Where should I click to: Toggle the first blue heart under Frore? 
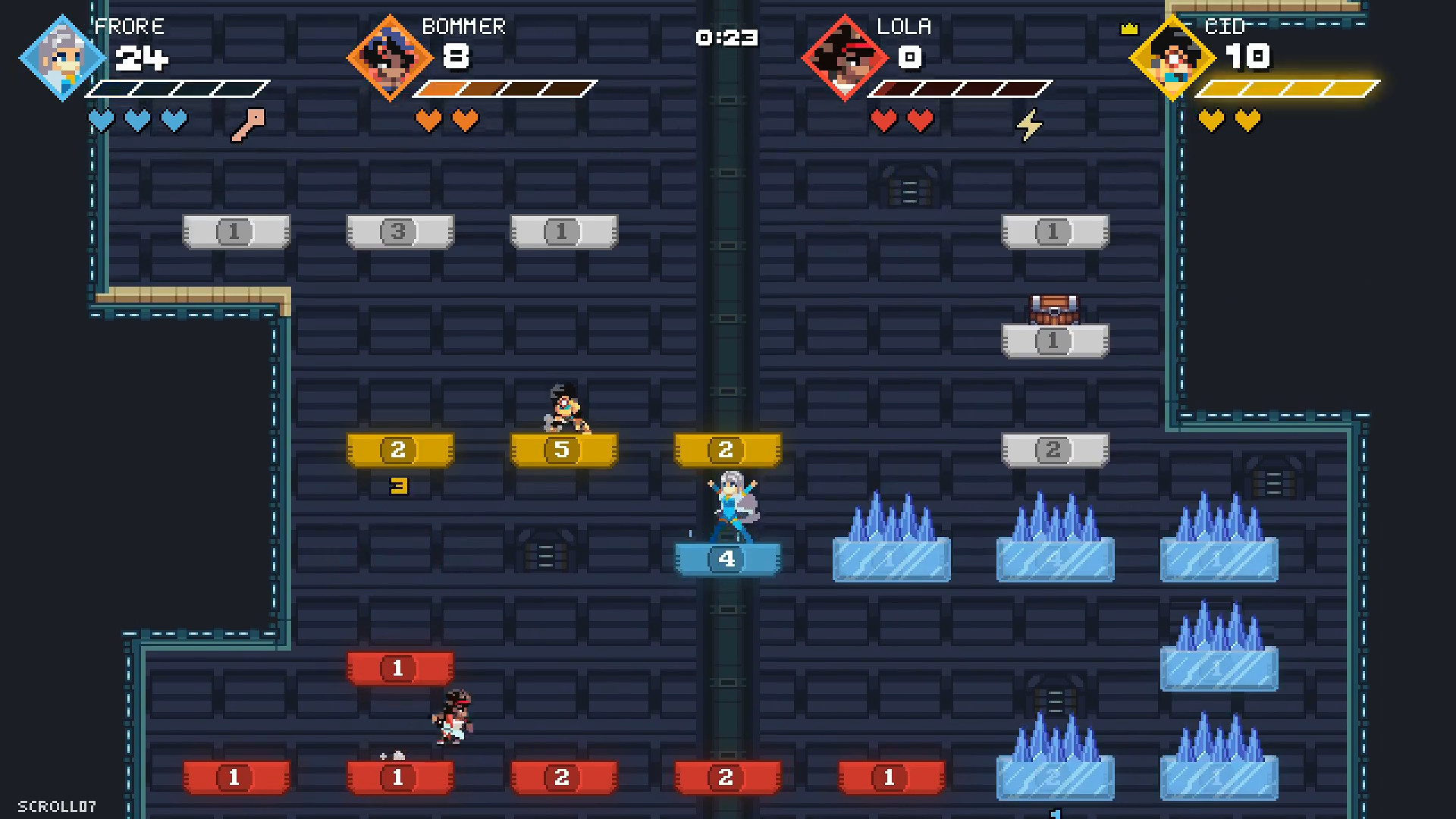coord(102,120)
